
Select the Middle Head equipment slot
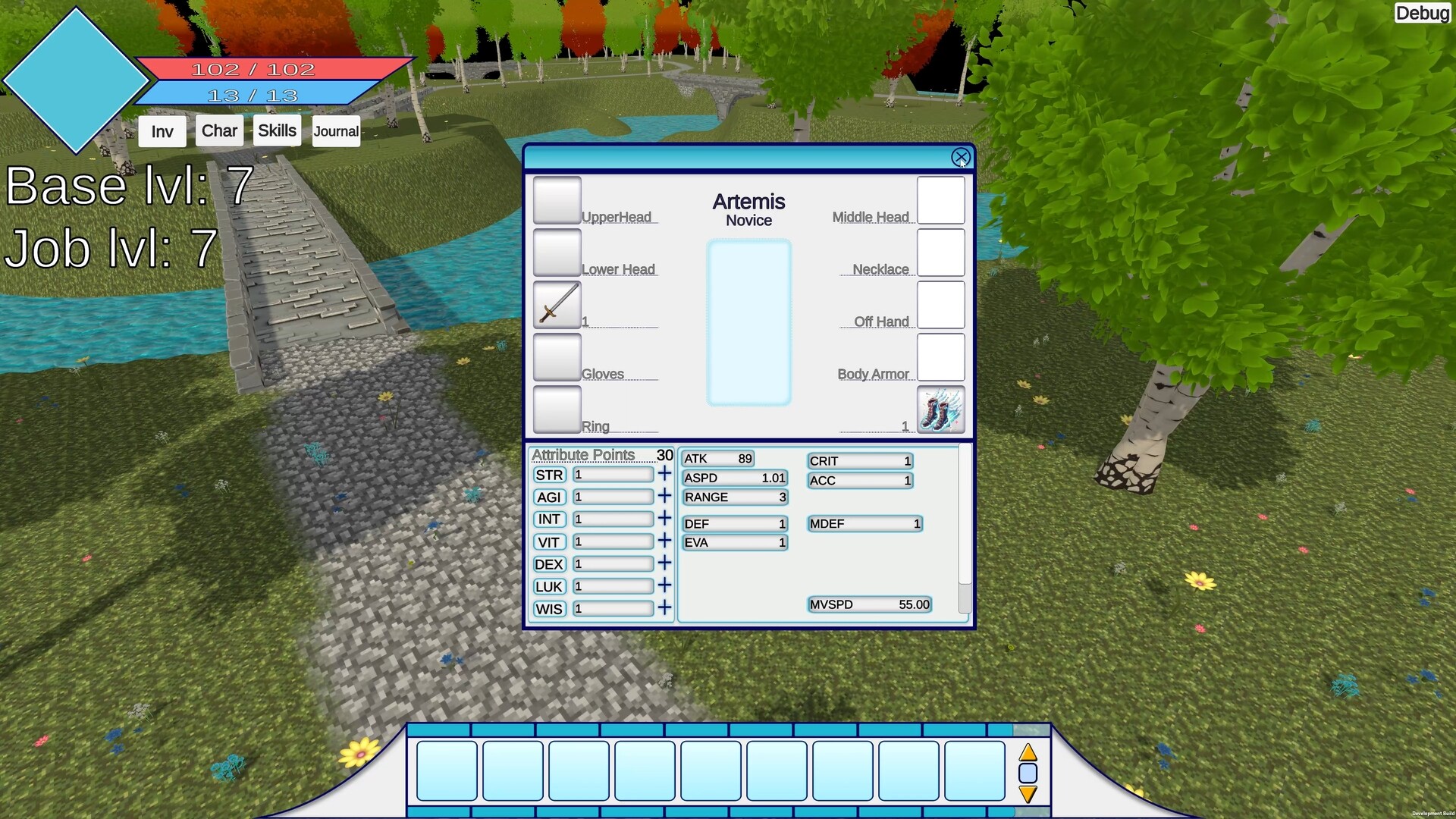[940, 199]
